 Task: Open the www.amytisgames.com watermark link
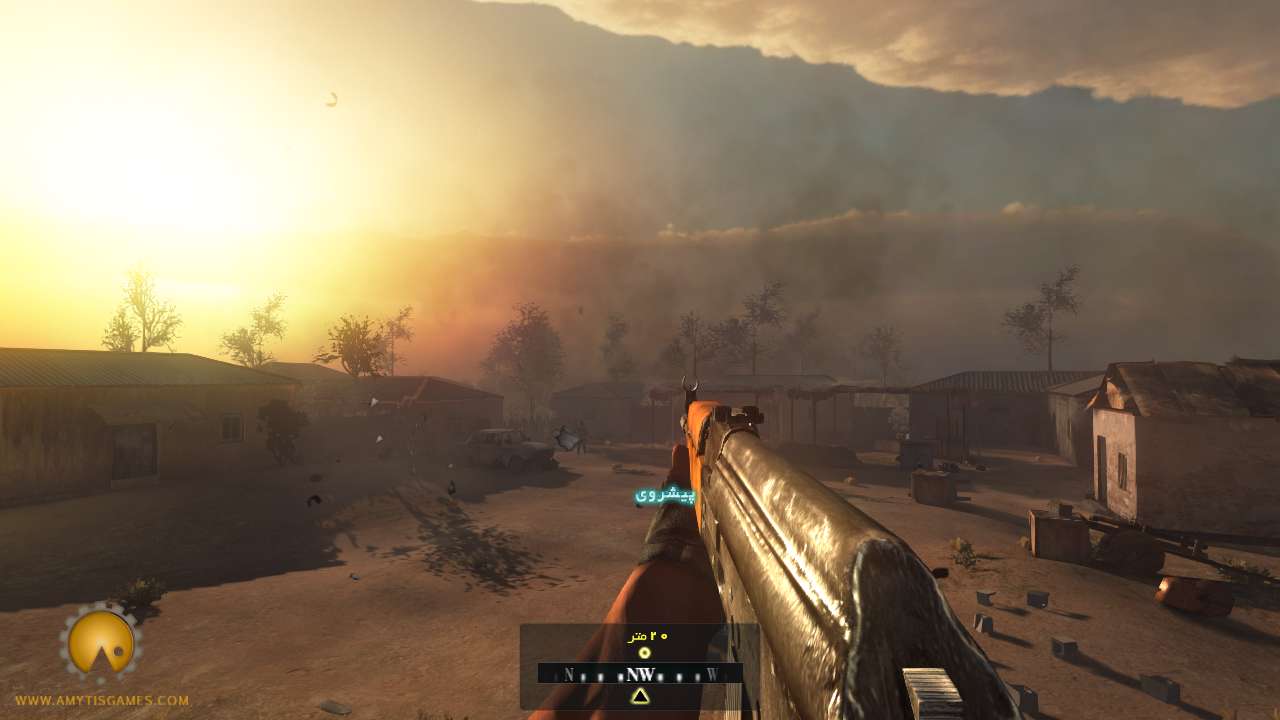[x=102, y=701]
